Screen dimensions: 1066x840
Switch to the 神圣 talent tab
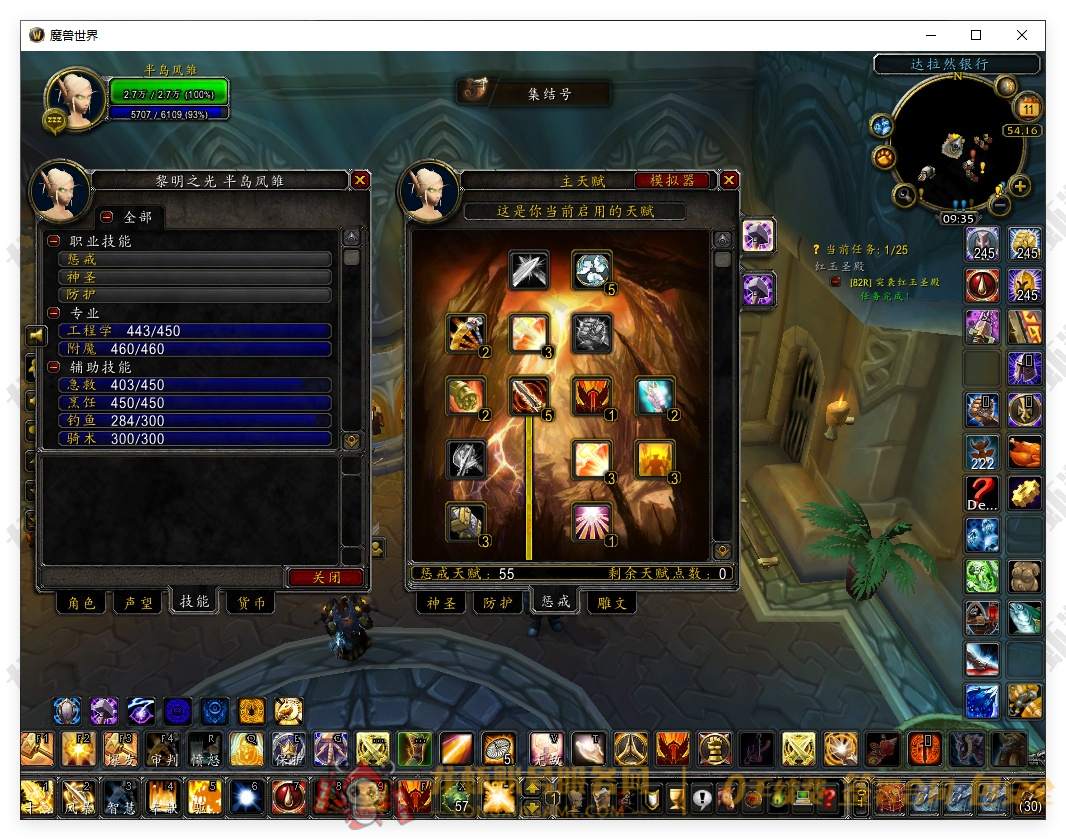(441, 603)
